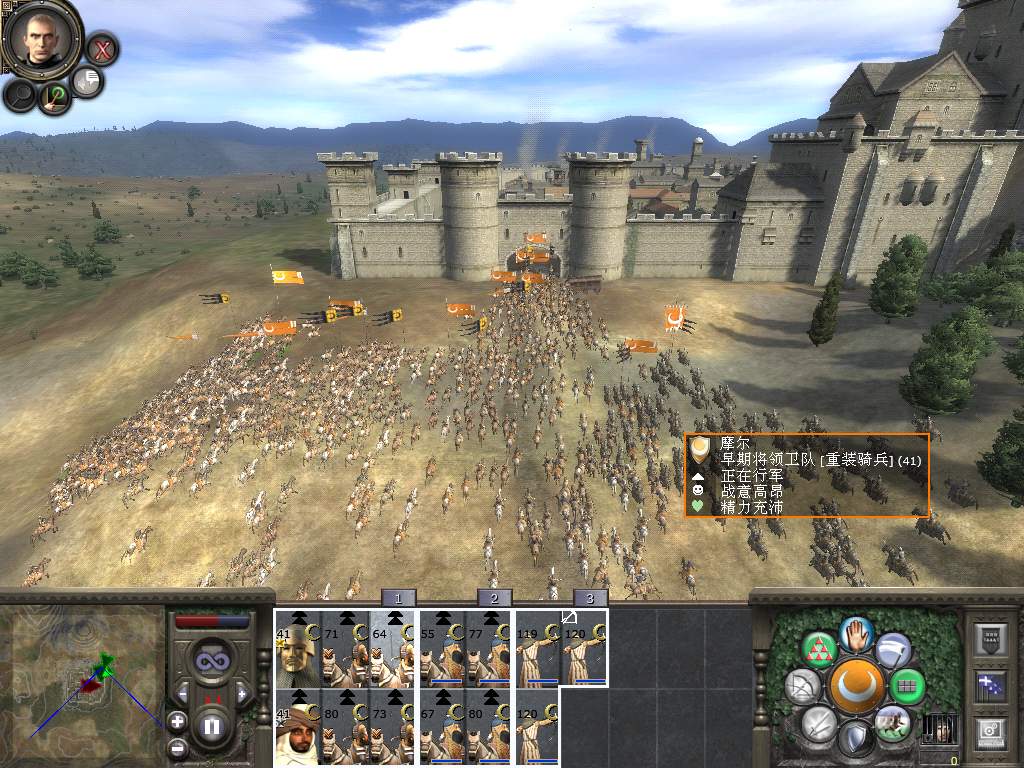The width and height of the screenshot is (1024, 768).
Task: Zoom out the minimap with the minus button
Action: (x=177, y=746)
